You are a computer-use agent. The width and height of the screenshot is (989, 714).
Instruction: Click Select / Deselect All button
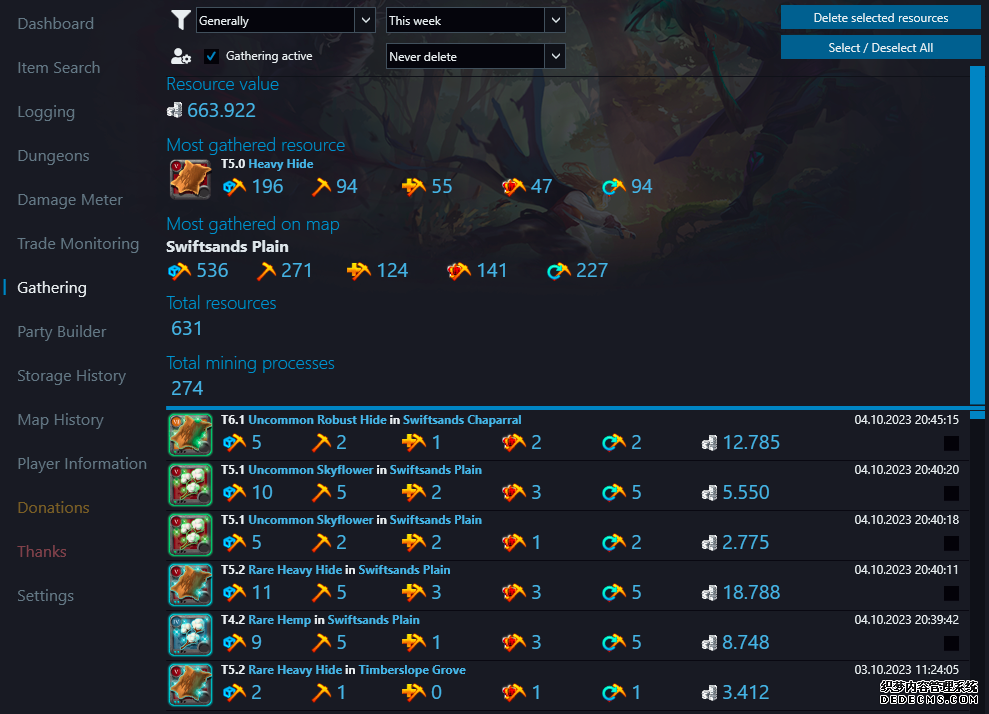(x=880, y=48)
